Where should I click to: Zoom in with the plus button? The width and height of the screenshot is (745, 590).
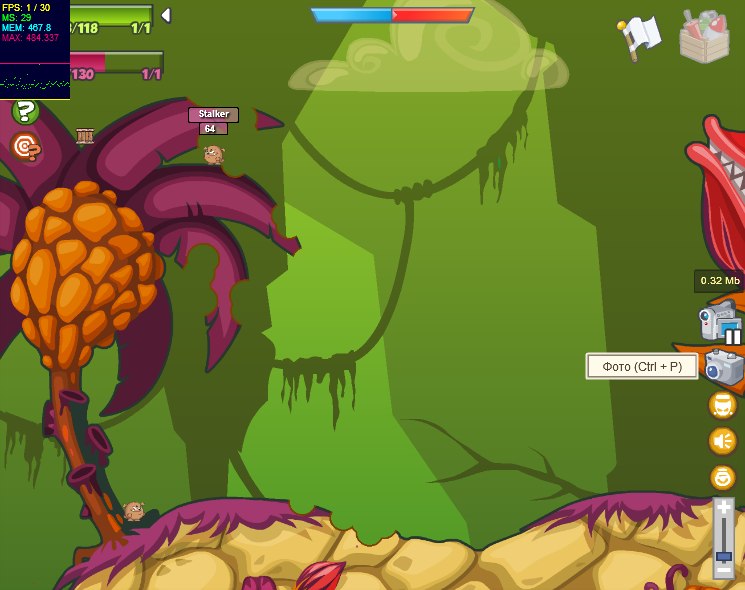tap(723, 507)
